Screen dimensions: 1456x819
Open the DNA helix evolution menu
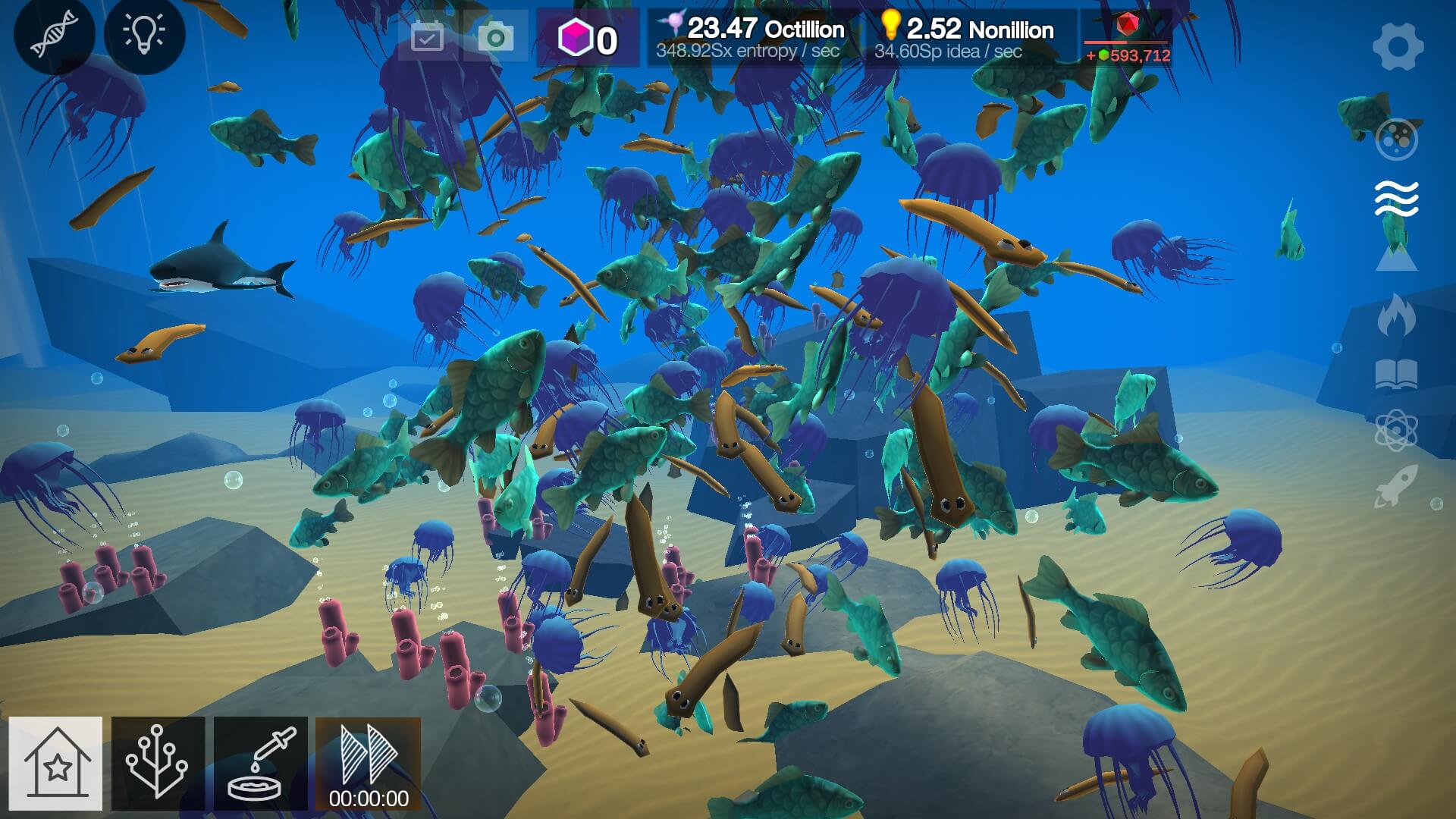(x=54, y=34)
